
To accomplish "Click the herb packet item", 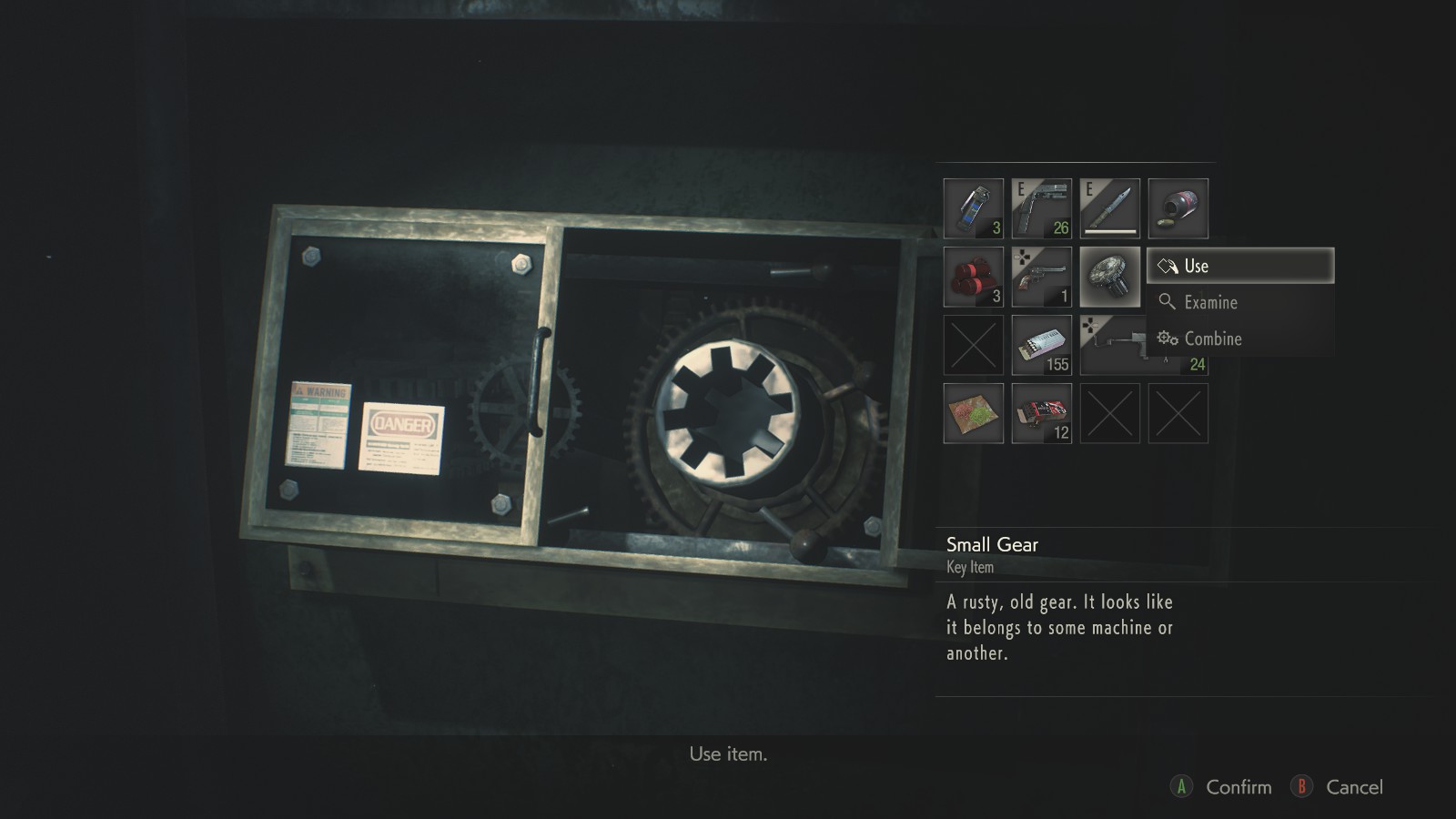I will click(972, 411).
